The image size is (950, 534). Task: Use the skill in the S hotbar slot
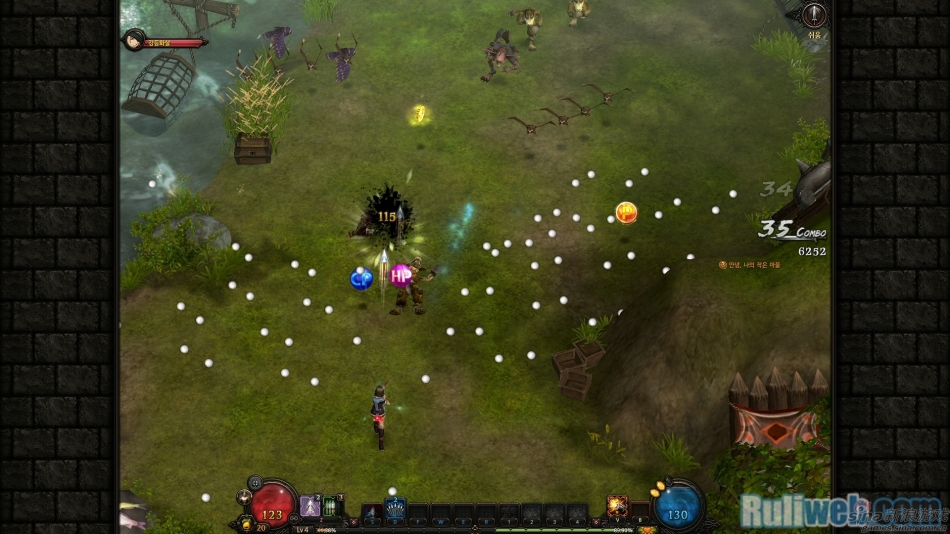[x=372, y=513]
